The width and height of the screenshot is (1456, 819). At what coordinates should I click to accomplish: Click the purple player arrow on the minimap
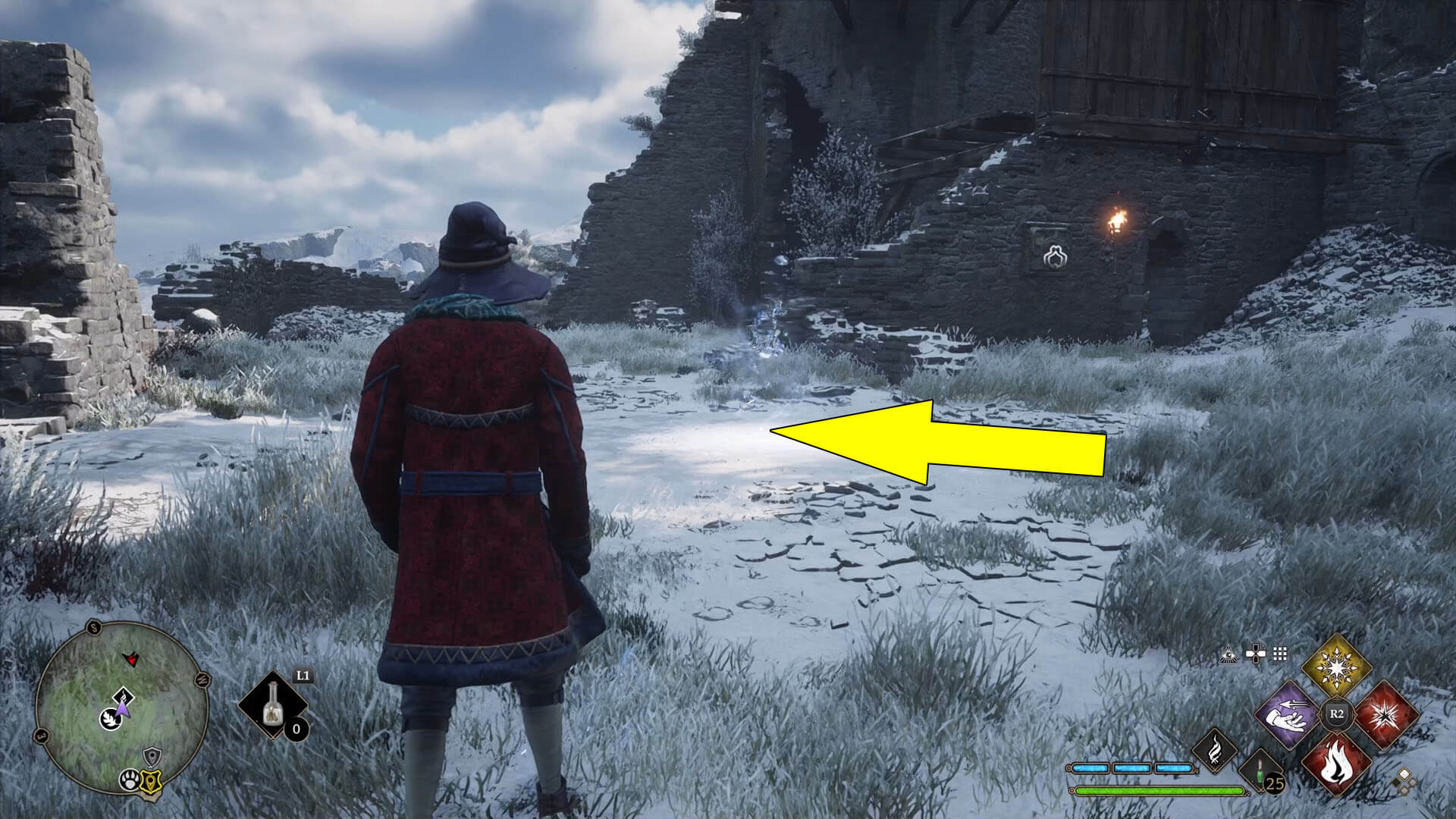(122, 711)
